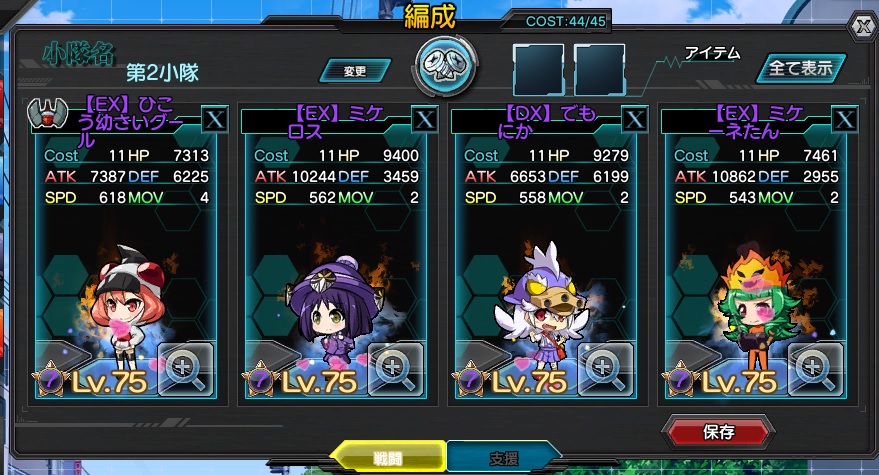Viewport: 879px width, 475px height.
Task: Inspect ミケロス with magnifier button
Action: coord(395,369)
